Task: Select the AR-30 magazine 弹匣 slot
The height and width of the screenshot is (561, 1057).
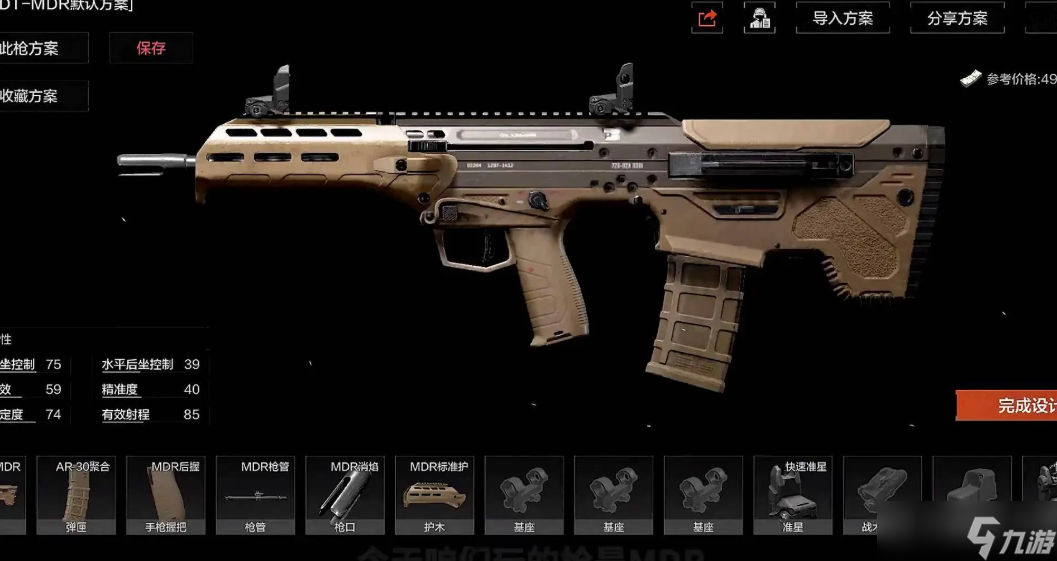Action: 76,495
